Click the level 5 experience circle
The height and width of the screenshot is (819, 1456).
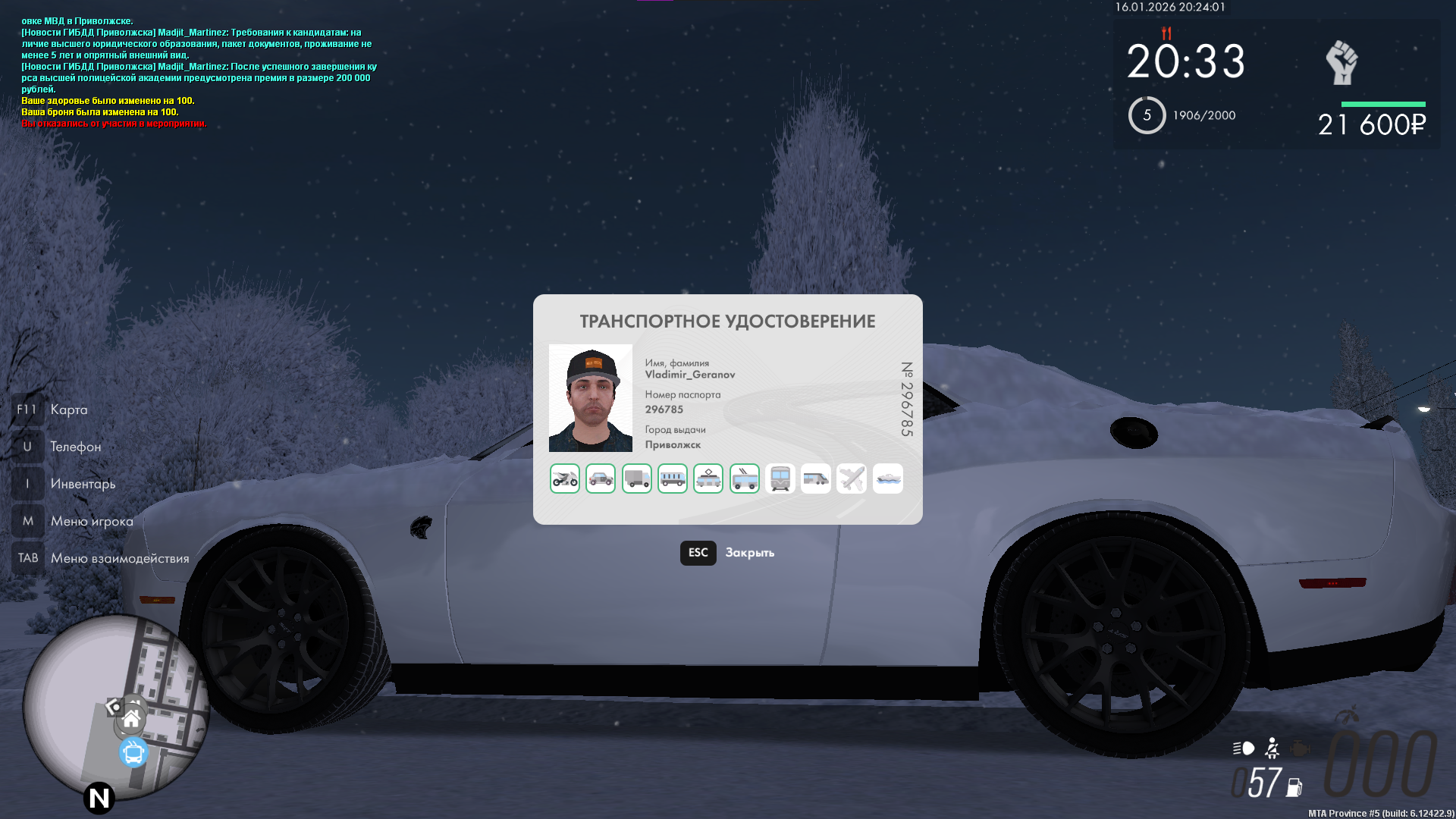[1147, 115]
